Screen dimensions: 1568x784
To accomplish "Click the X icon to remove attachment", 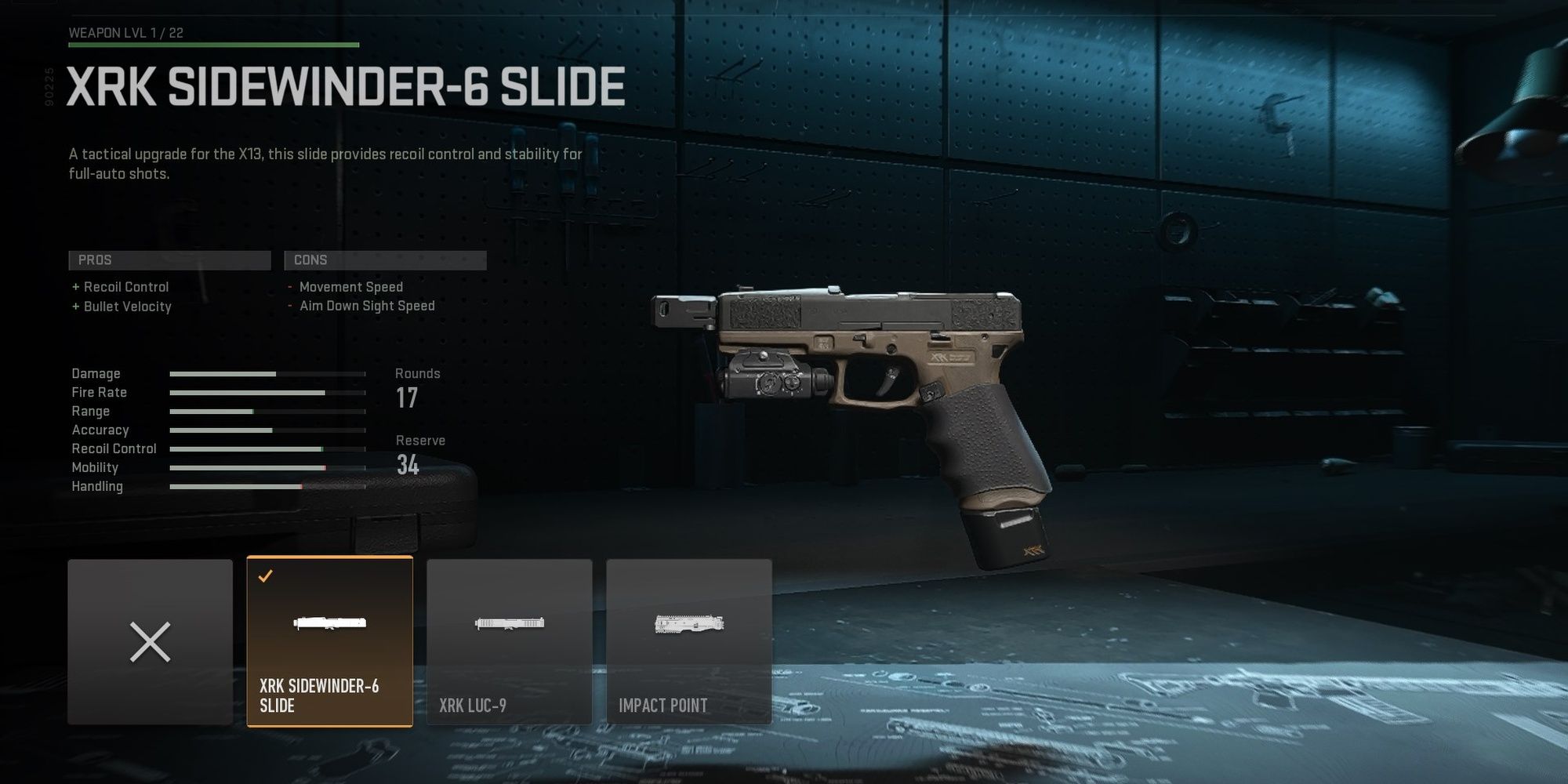I will (x=149, y=639).
